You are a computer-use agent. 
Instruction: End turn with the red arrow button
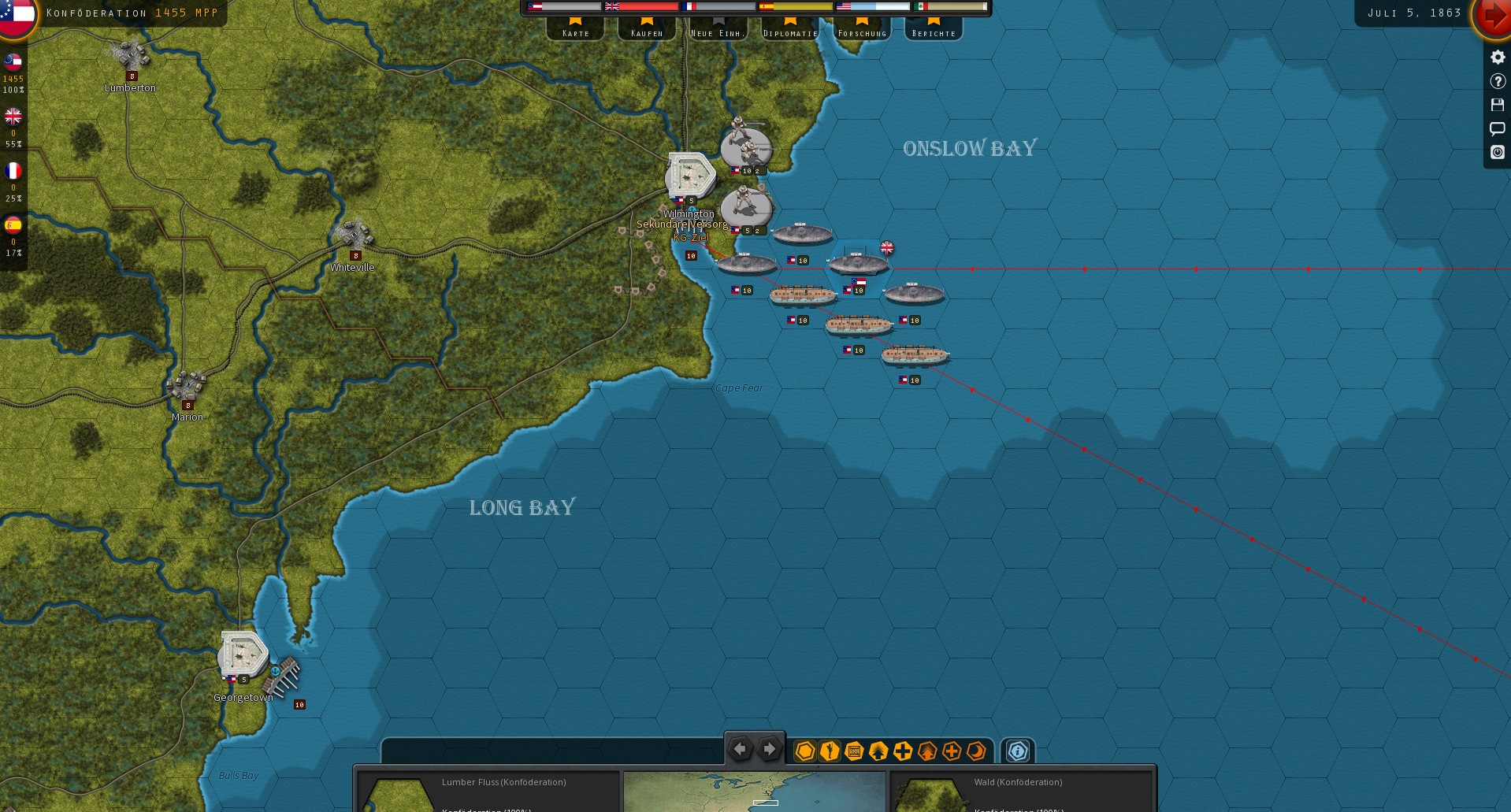pos(1491,17)
